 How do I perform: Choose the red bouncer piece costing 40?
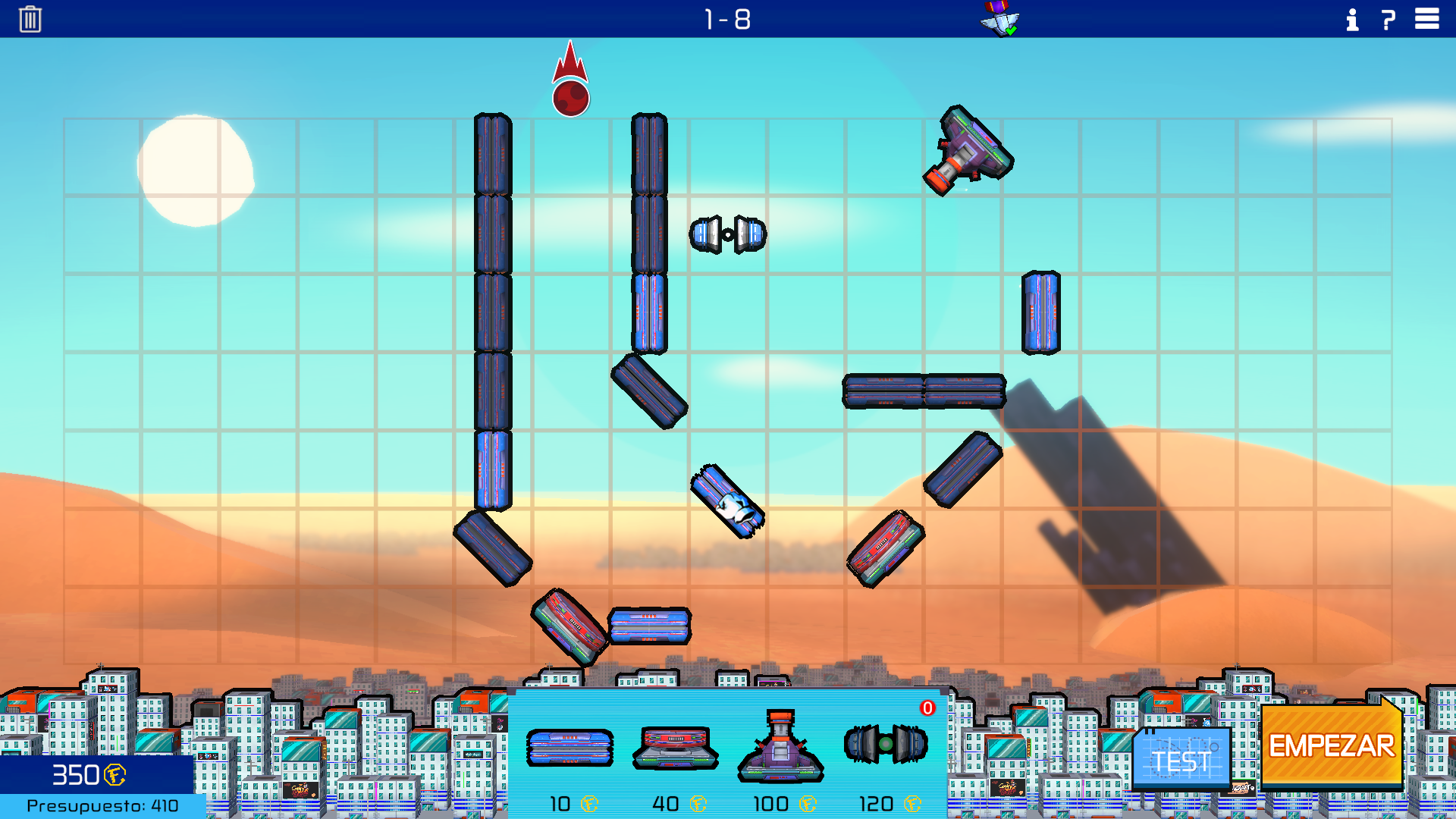pyautogui.click(x=675, y=748)
